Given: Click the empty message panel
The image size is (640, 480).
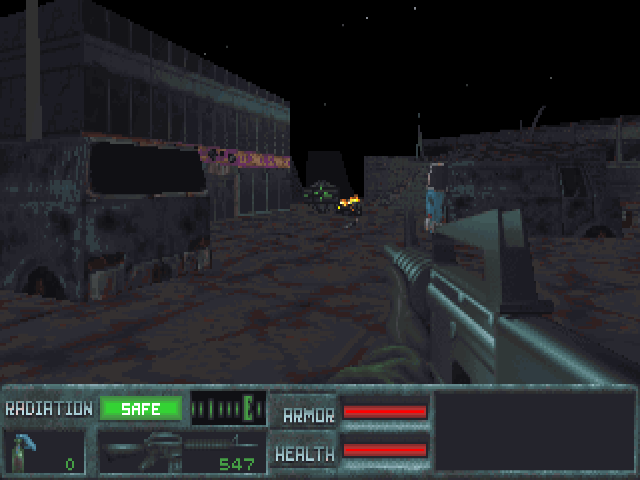Looking at the screenshot, I should pyautogui.click(x=533, y=430).
